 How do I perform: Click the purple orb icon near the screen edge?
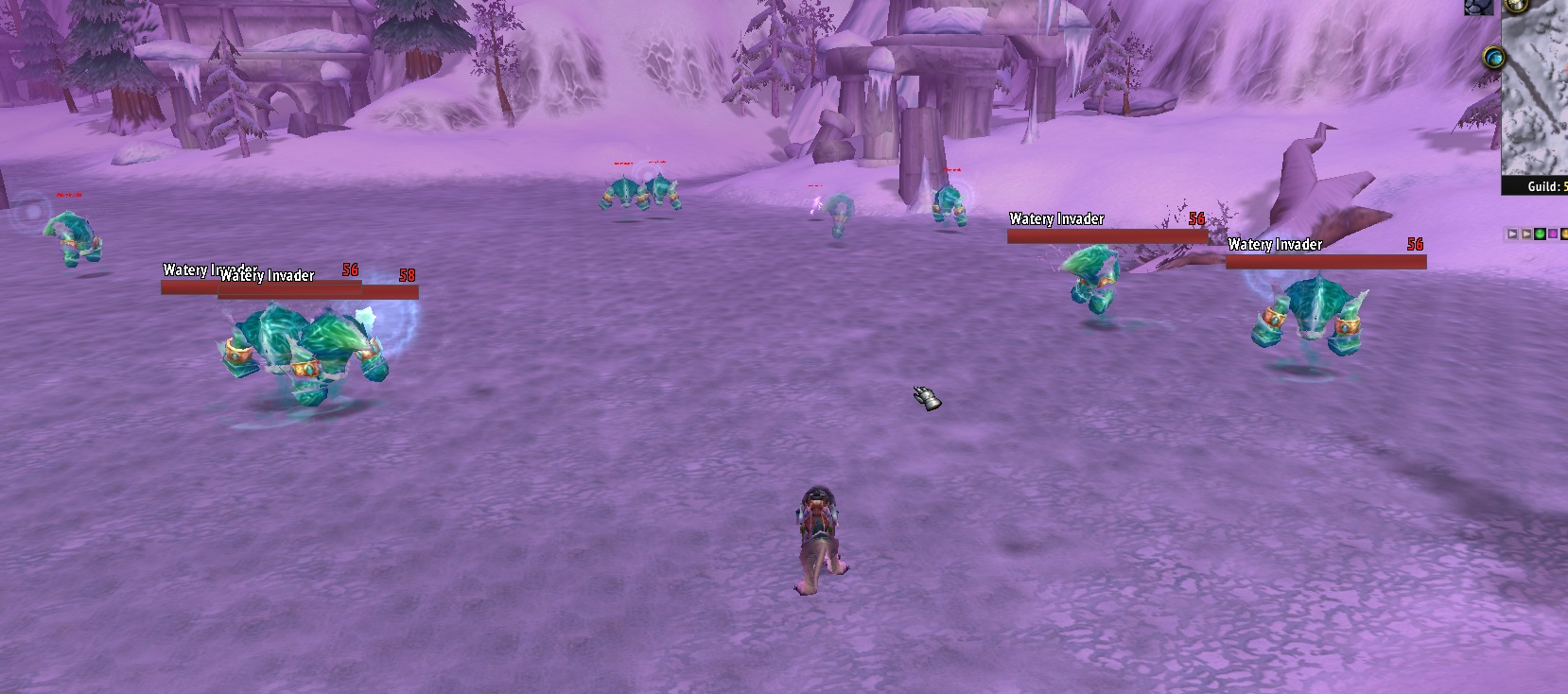point(1554,234)
